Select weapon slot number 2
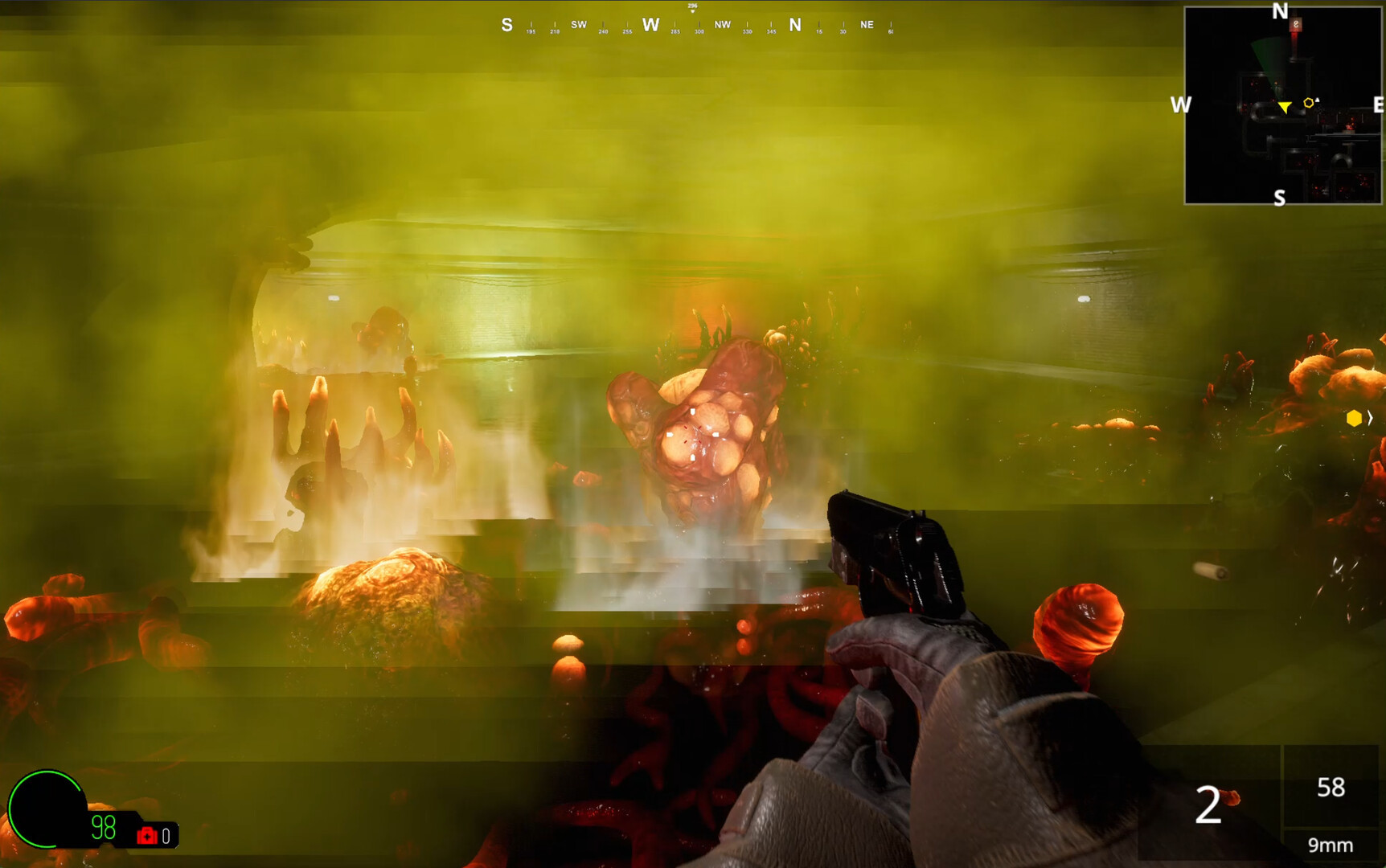Viewport: 1386px width, 868px height. 1208,805
